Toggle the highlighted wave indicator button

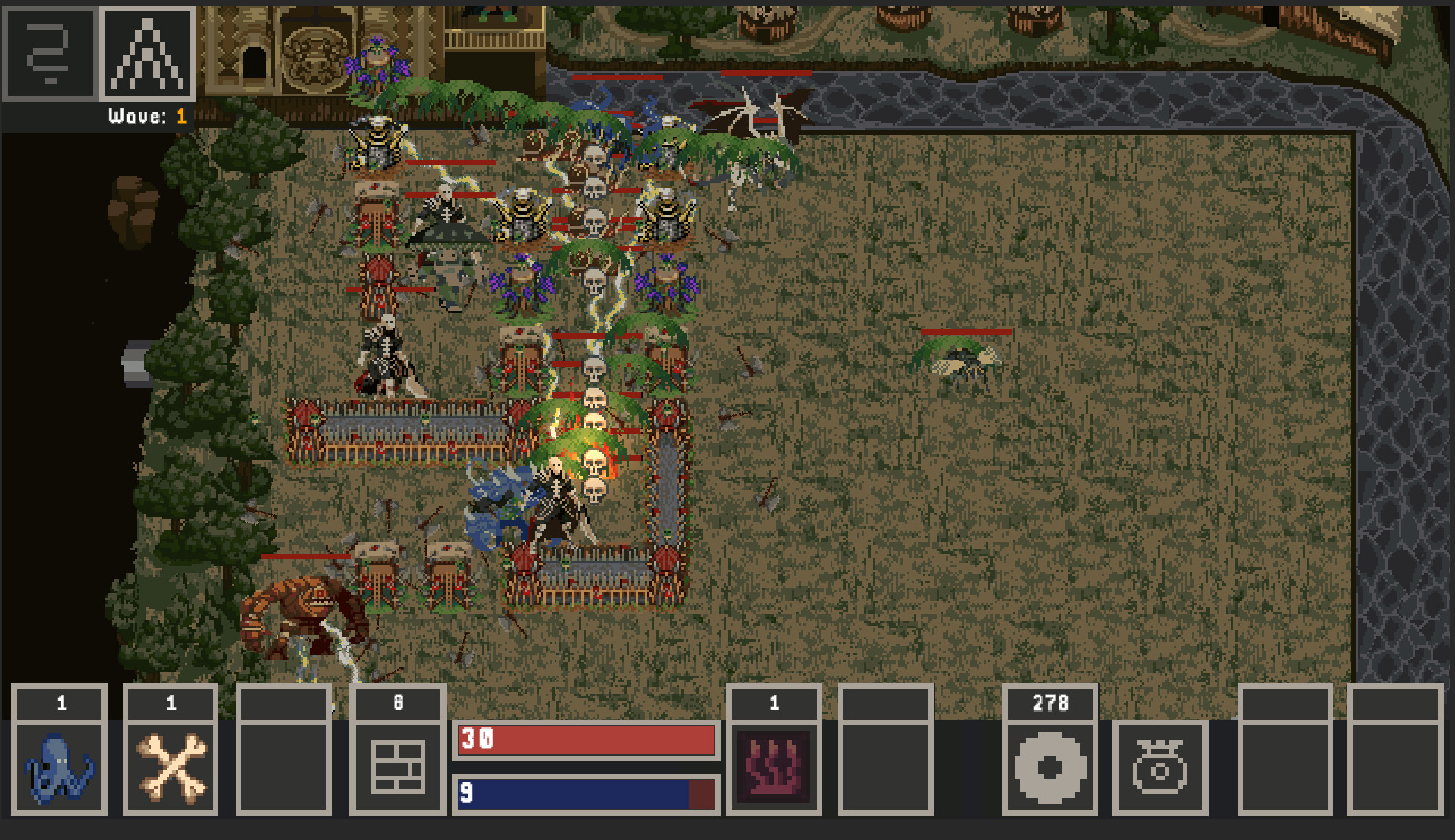tap(149, 54)
